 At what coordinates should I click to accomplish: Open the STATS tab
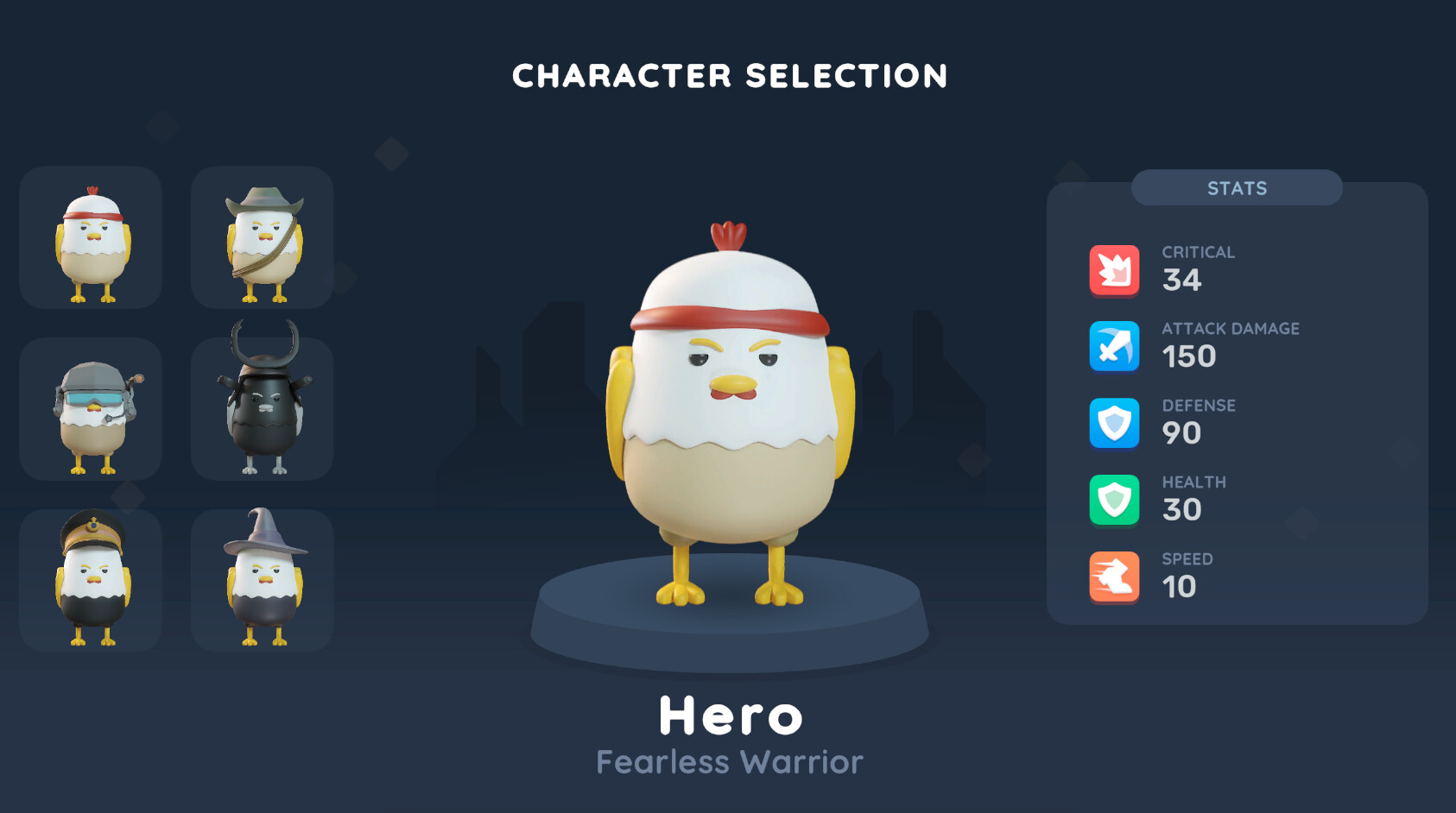tap(1237, 188)
